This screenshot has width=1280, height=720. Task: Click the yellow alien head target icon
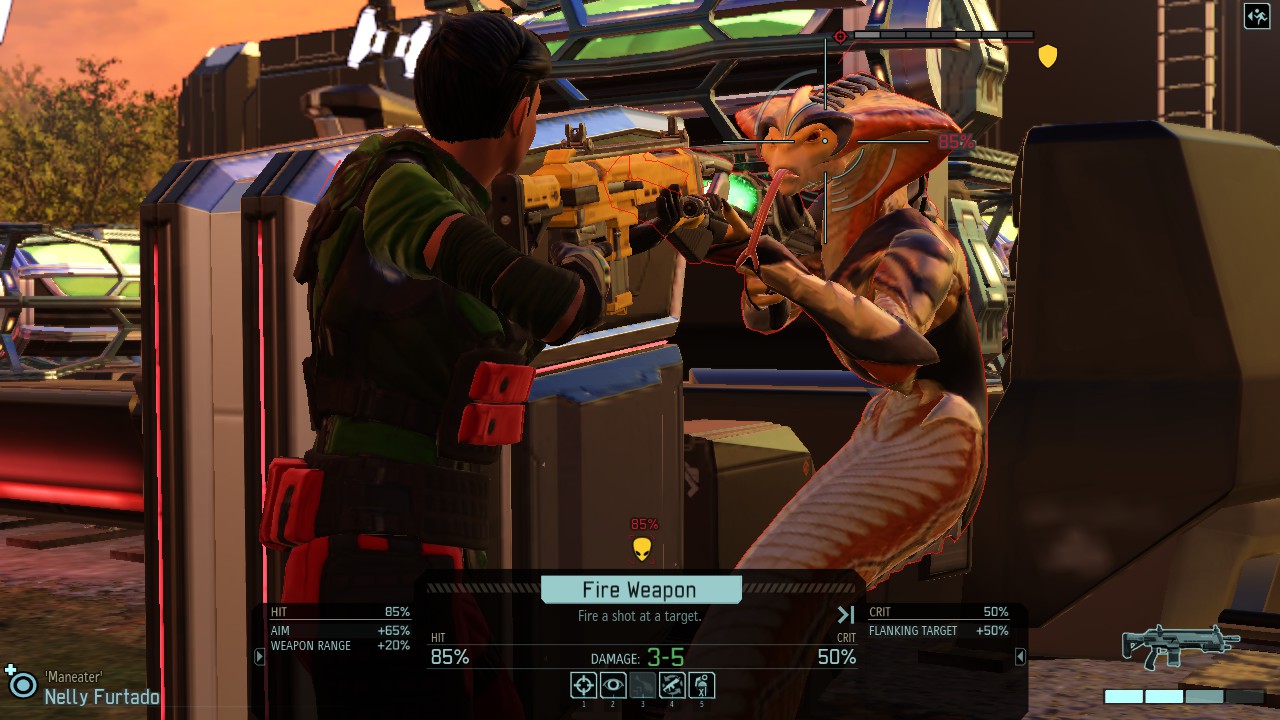pos(643,549)
